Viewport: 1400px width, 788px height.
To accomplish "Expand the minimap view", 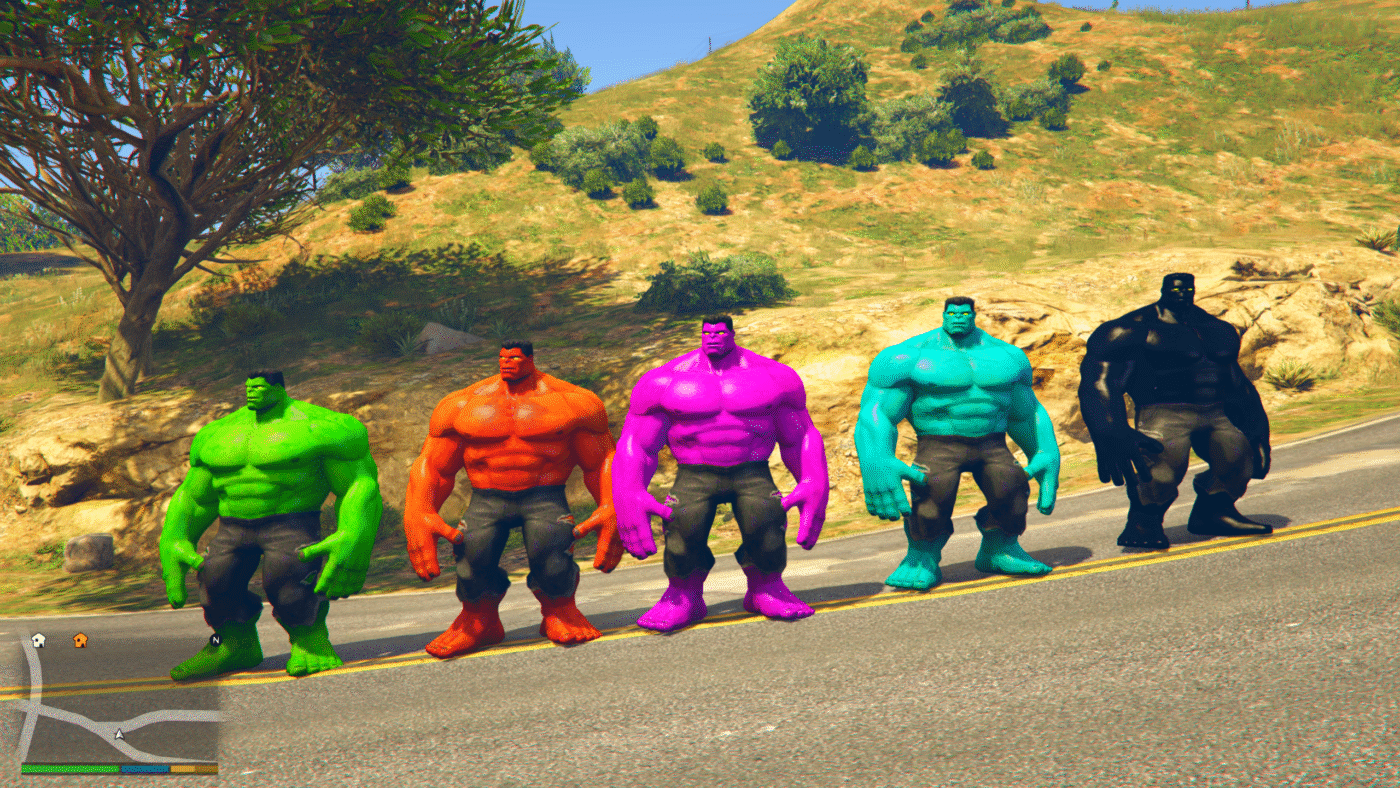I will tap(120, 700).
